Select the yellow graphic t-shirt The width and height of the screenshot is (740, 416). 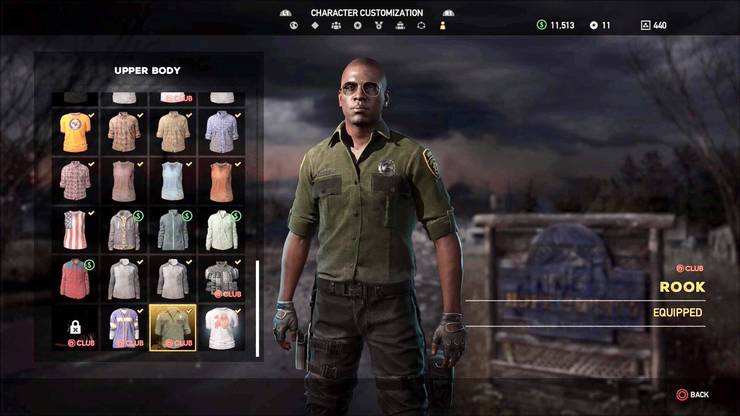[x=75, y=131]
